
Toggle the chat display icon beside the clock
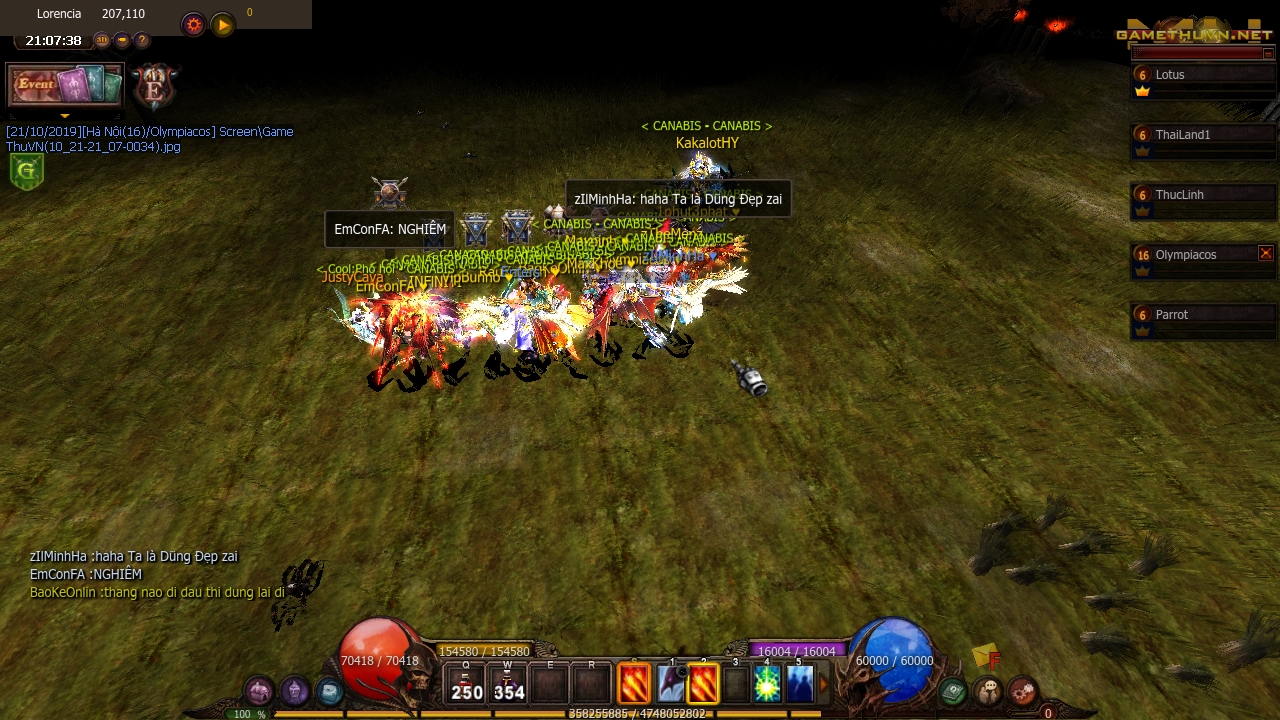[x=122, y=40]
